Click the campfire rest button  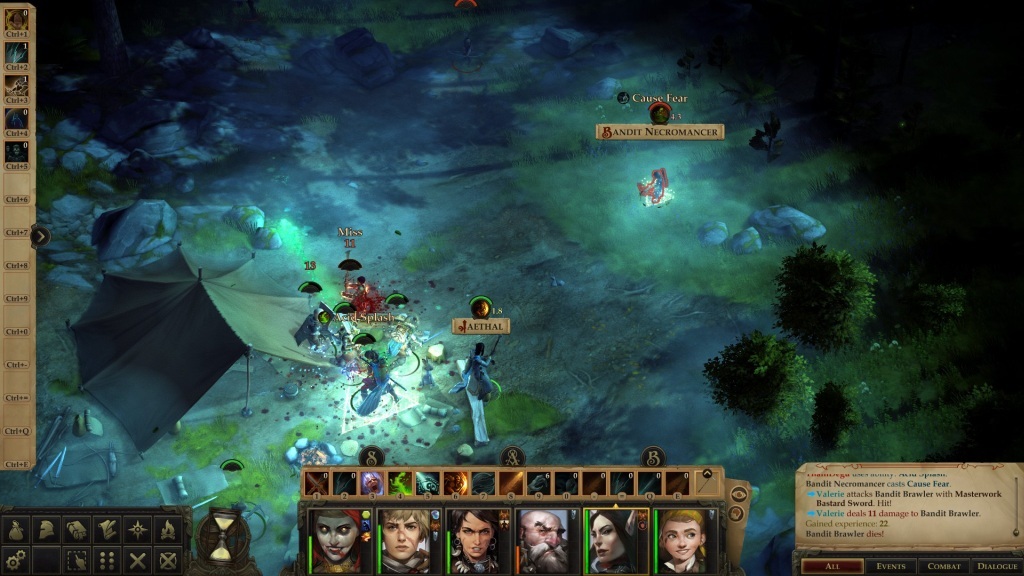click(168, 530)
